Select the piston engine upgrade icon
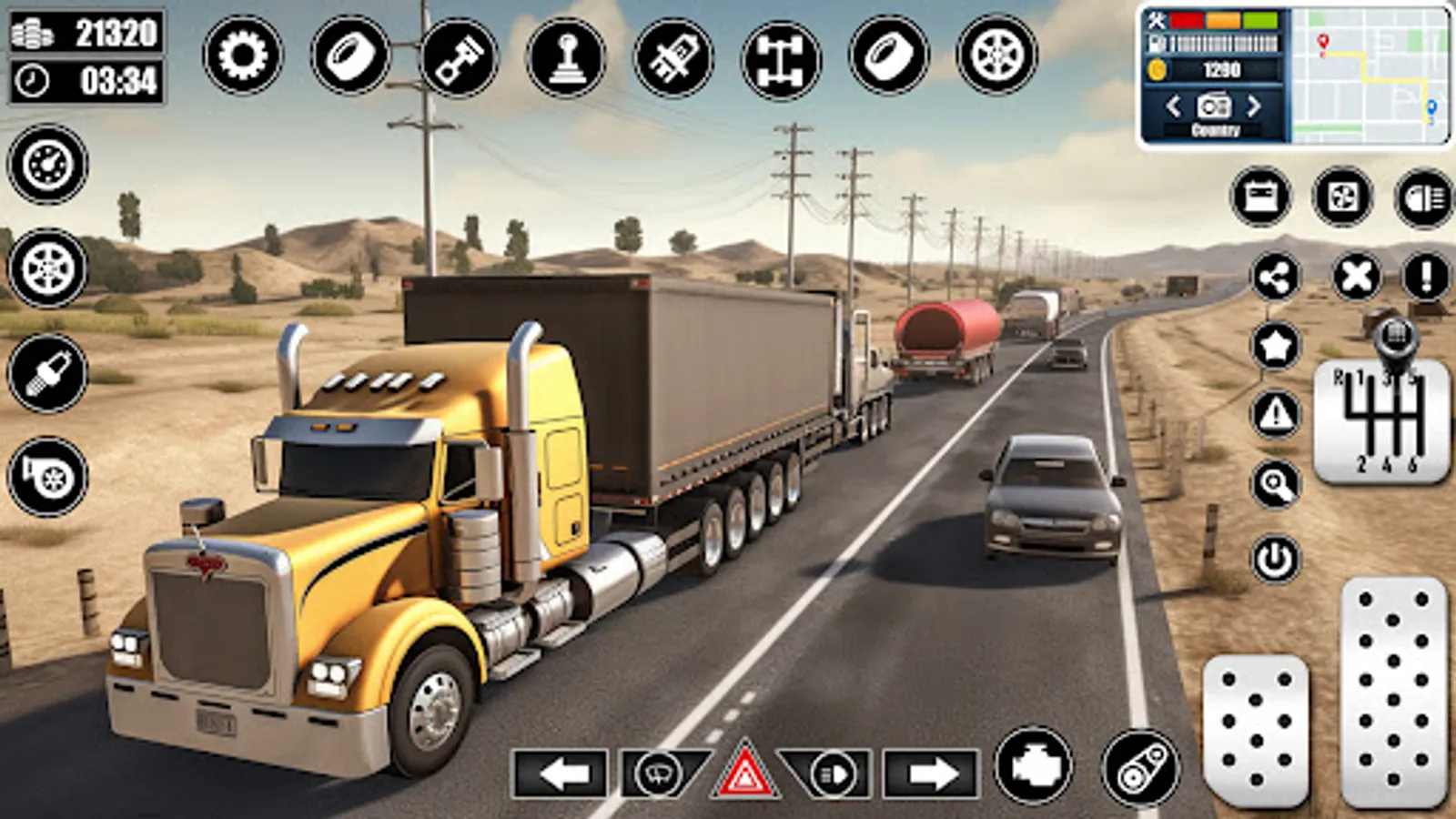 click(459, 56)
